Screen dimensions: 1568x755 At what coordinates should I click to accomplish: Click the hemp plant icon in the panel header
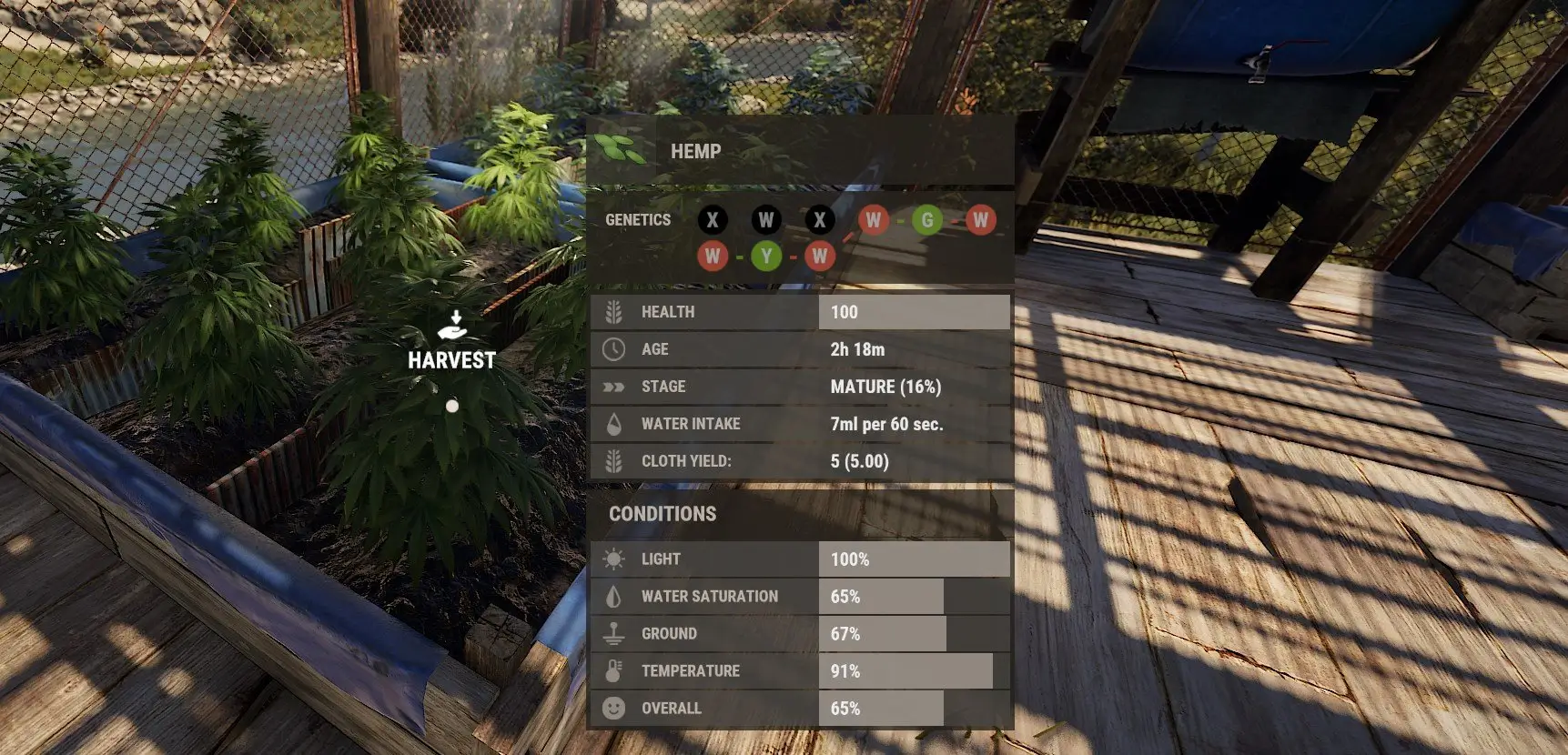pos(622,149)
